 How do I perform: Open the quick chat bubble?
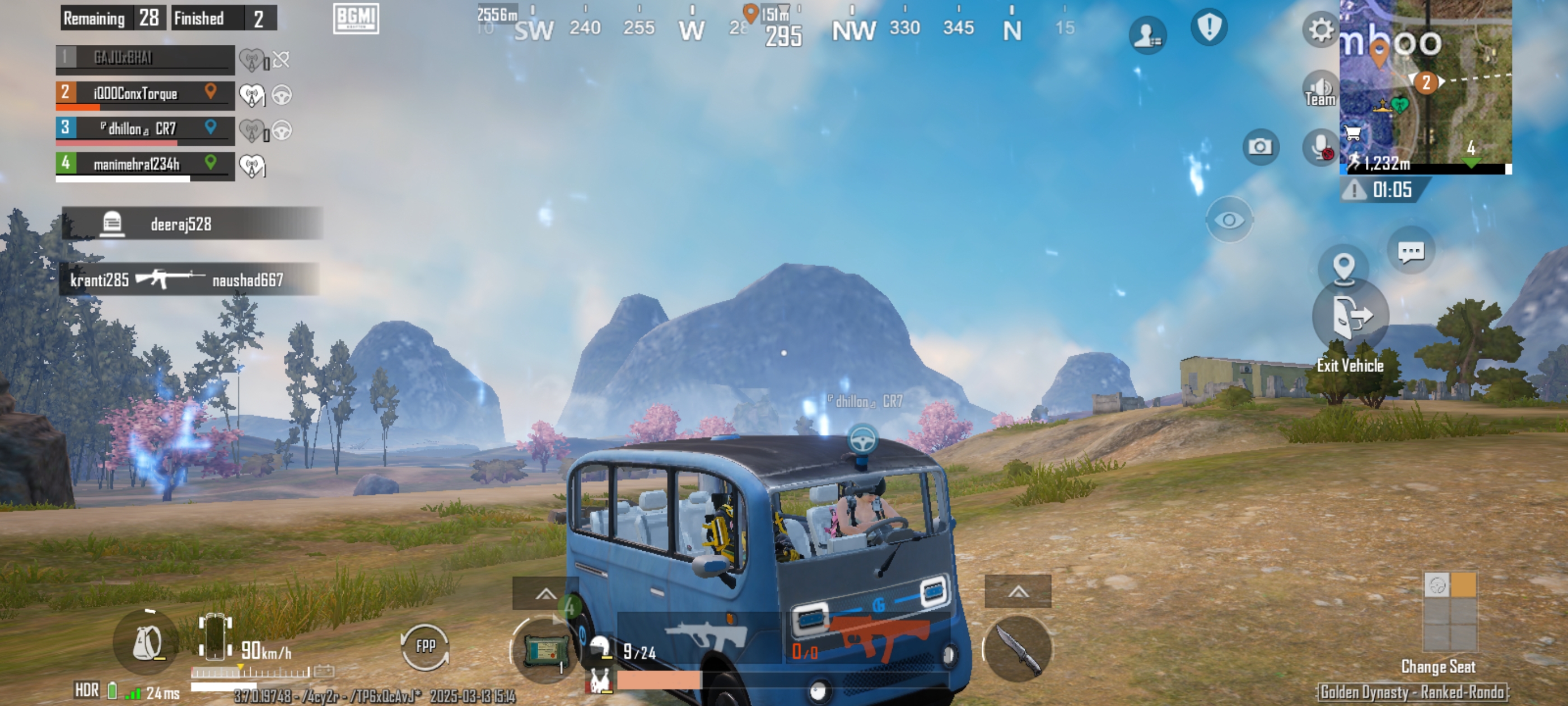1410,251
